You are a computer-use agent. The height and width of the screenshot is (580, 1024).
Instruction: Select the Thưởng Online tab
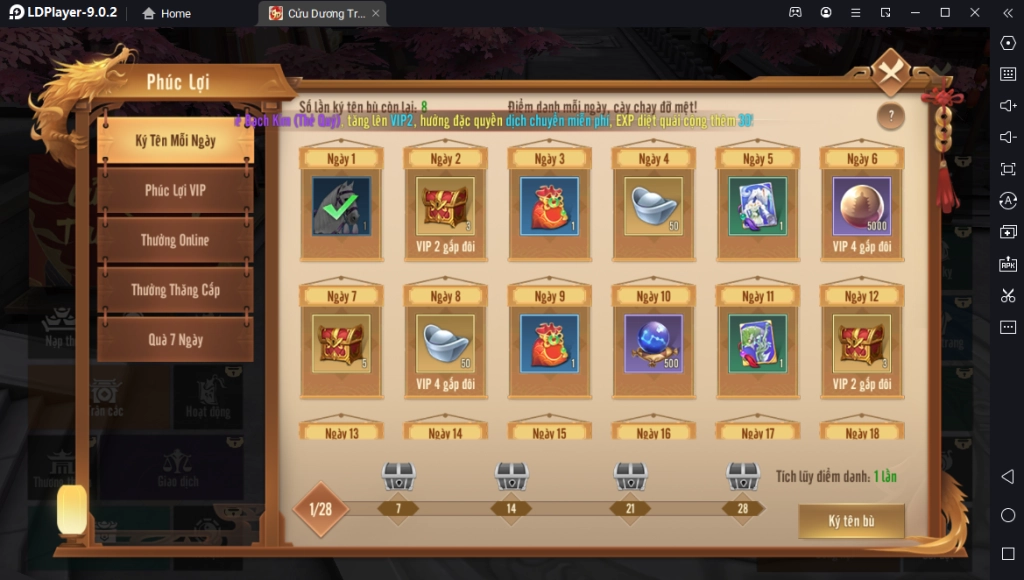tap(175, 240)
